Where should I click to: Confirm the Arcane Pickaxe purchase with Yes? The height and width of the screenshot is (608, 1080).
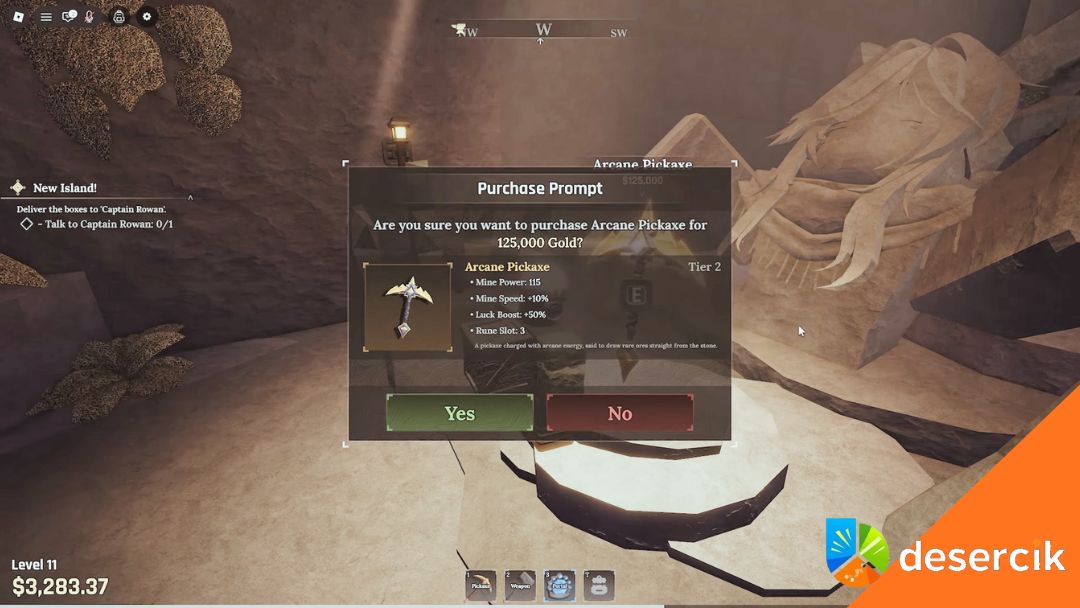pos(459,413)
